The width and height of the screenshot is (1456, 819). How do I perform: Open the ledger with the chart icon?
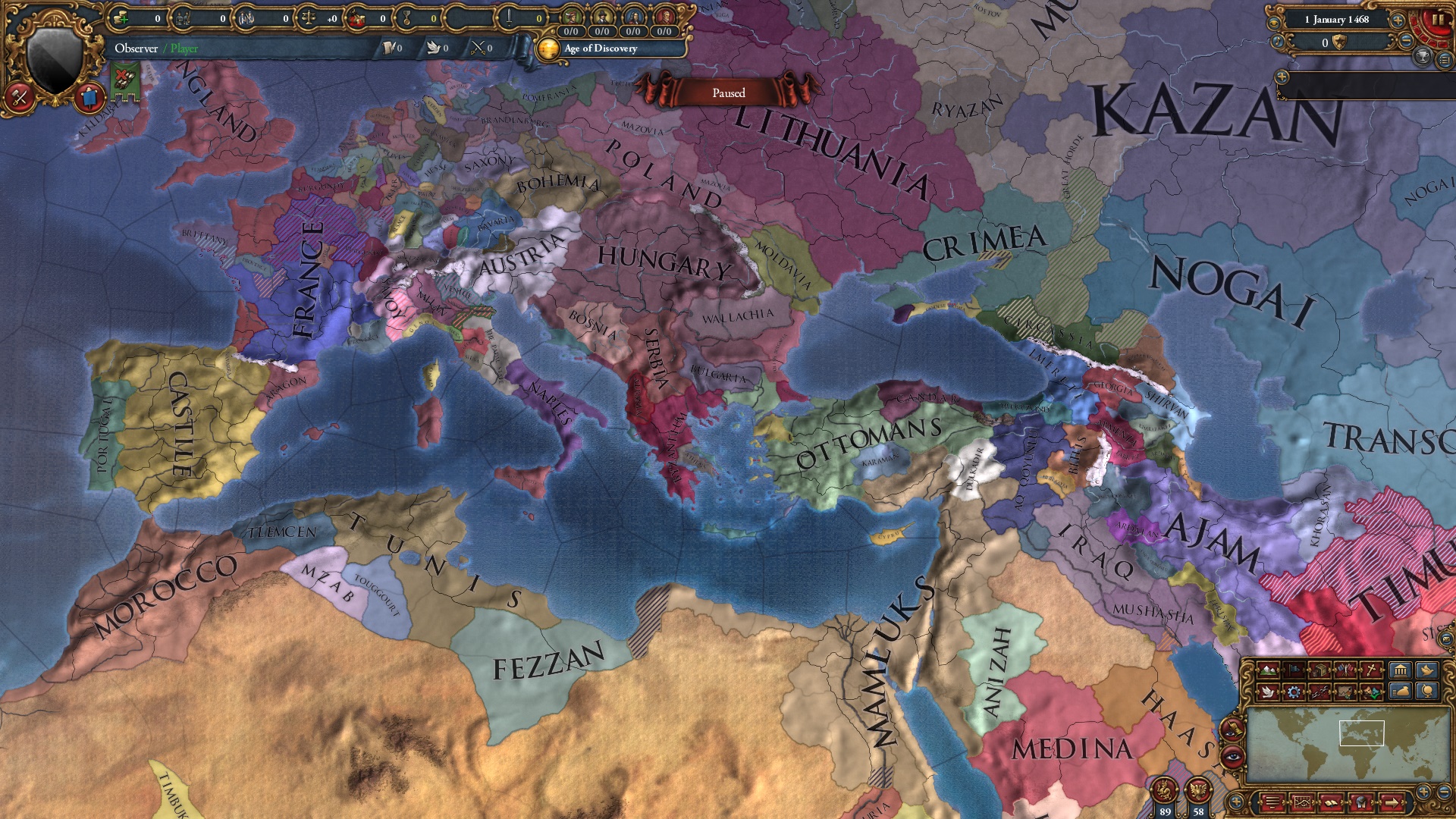pyautogui.click(x=1301, y=802)
